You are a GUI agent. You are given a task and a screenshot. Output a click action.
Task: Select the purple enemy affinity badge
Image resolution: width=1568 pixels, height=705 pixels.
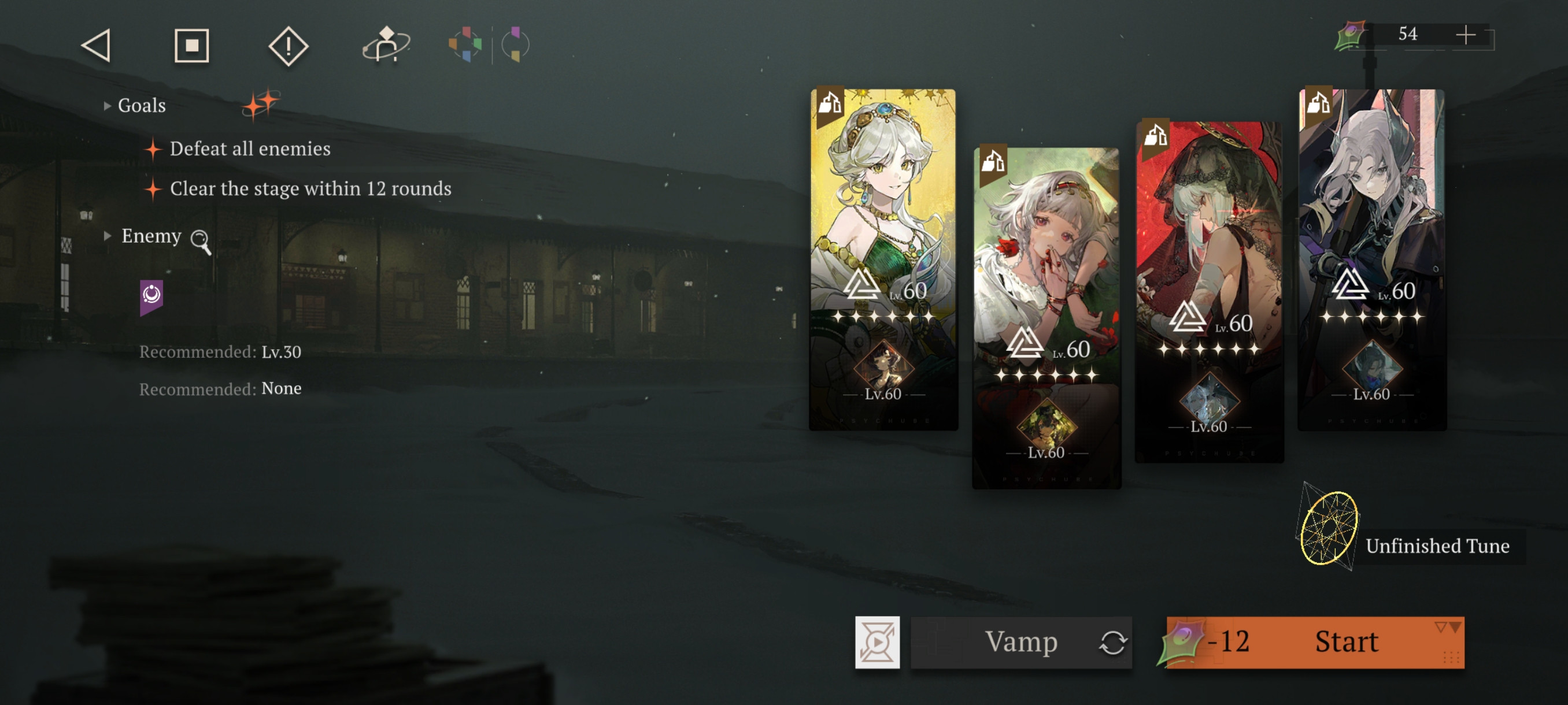tap(151, 296)
